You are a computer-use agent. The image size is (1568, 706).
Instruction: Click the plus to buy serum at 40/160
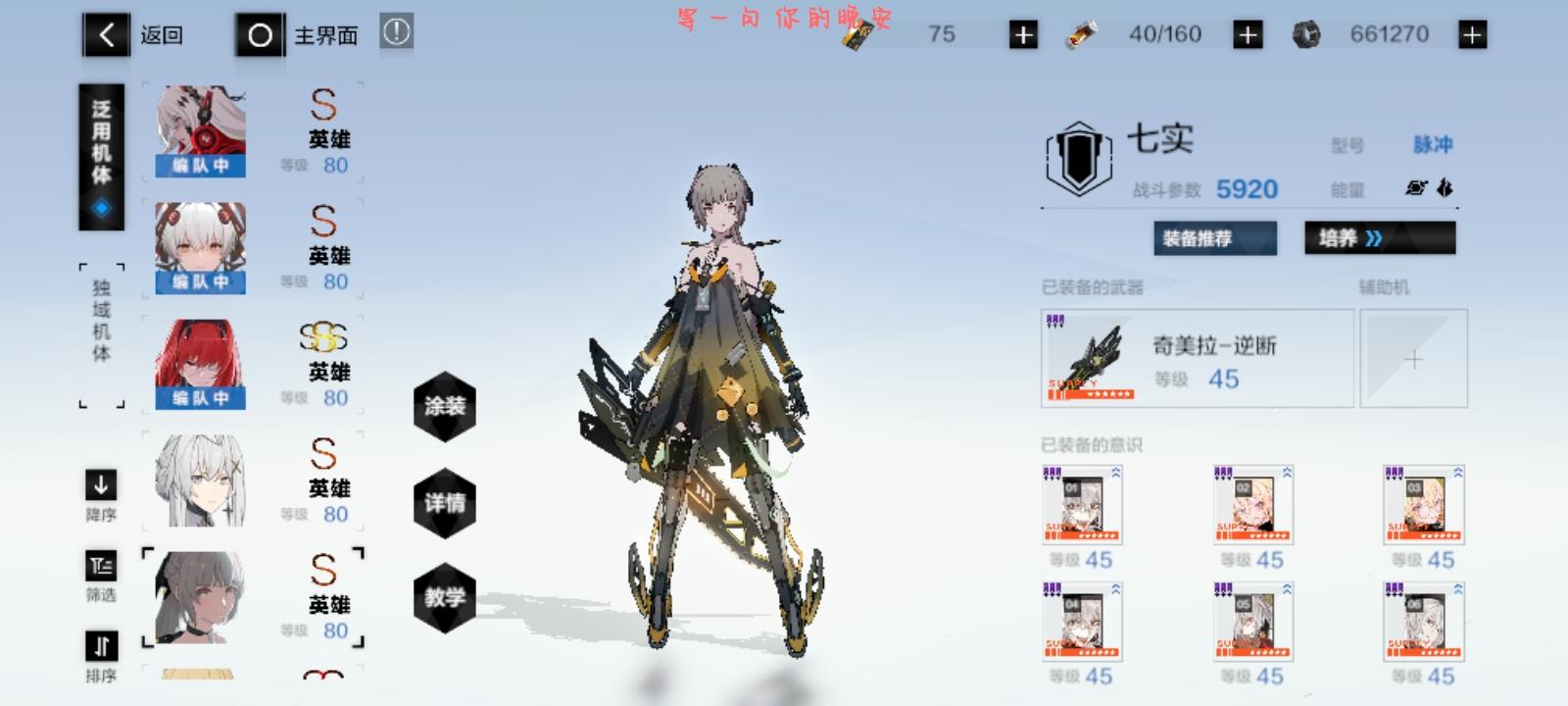[1248, 32]
